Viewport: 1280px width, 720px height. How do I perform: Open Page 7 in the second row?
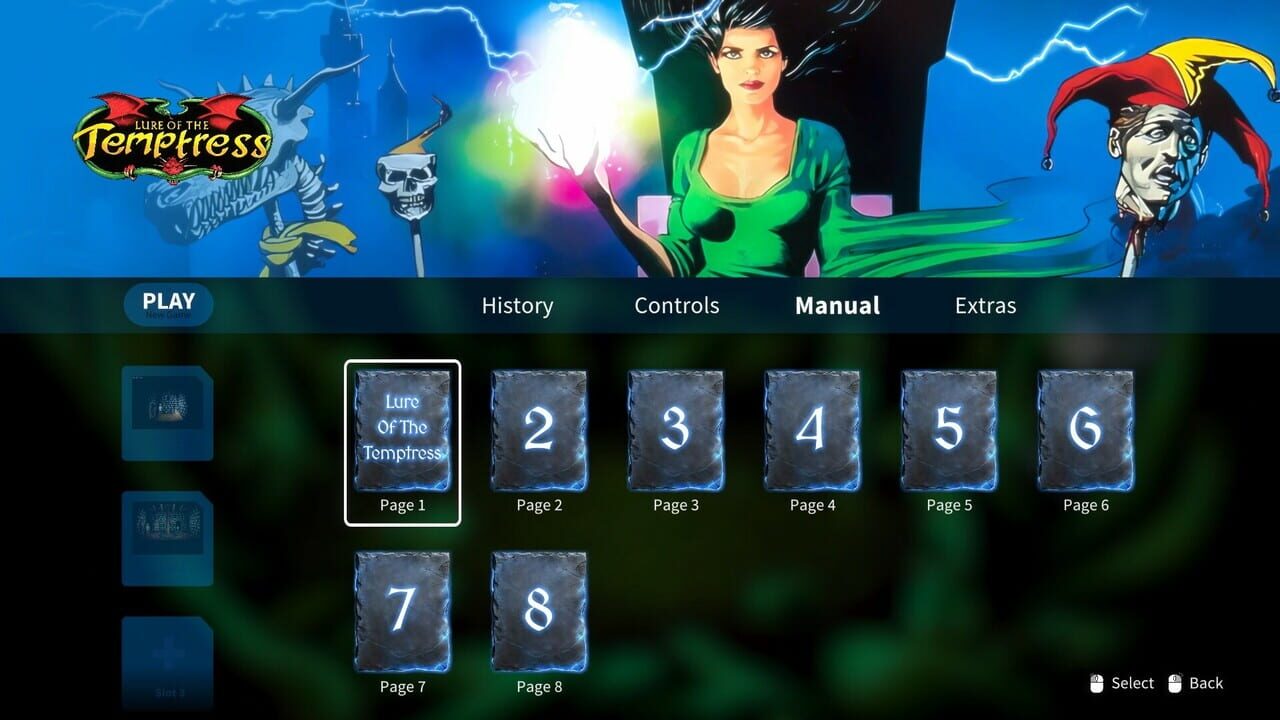[x=402, y=610]
